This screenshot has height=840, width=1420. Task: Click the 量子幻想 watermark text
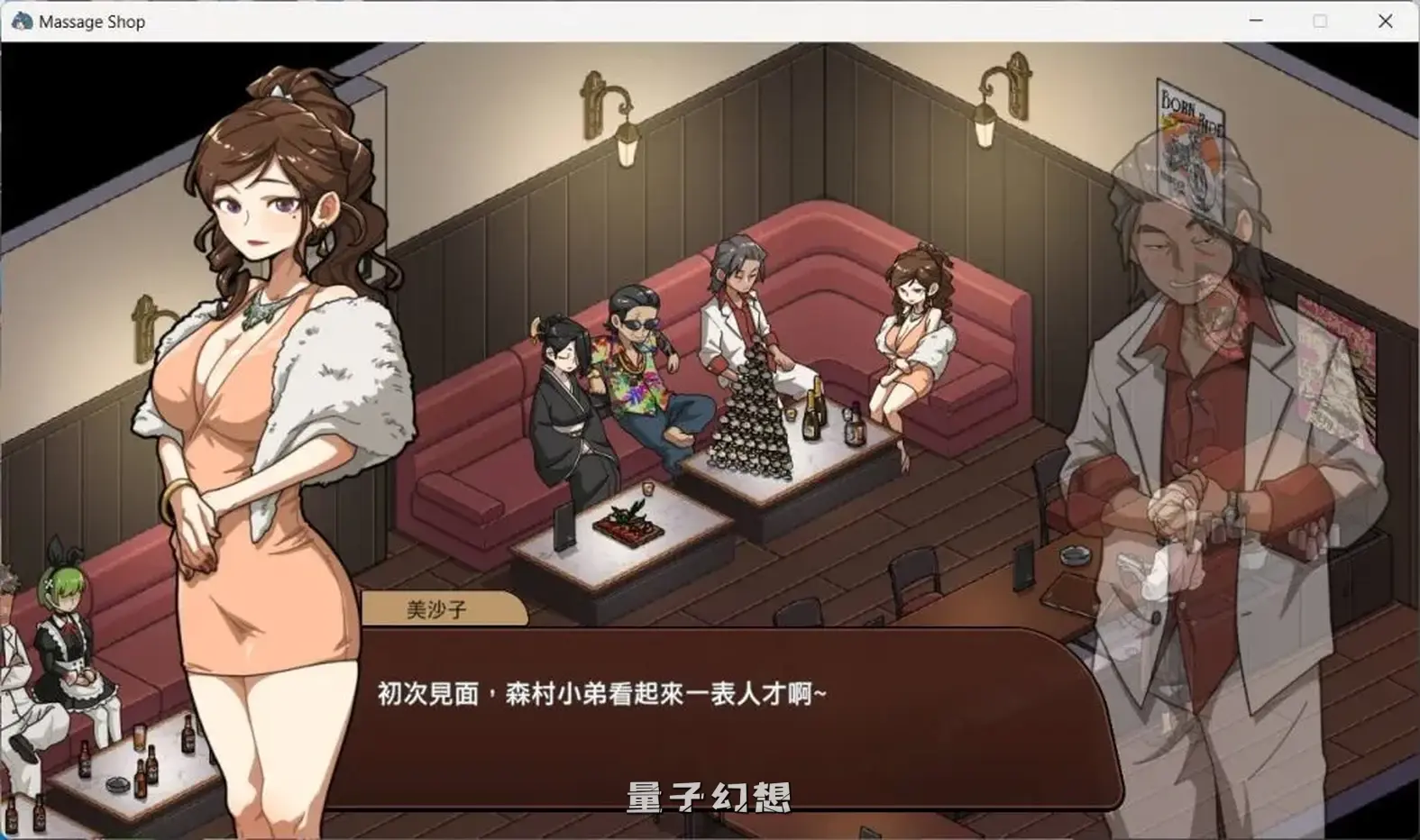click(x=709, y=798)
